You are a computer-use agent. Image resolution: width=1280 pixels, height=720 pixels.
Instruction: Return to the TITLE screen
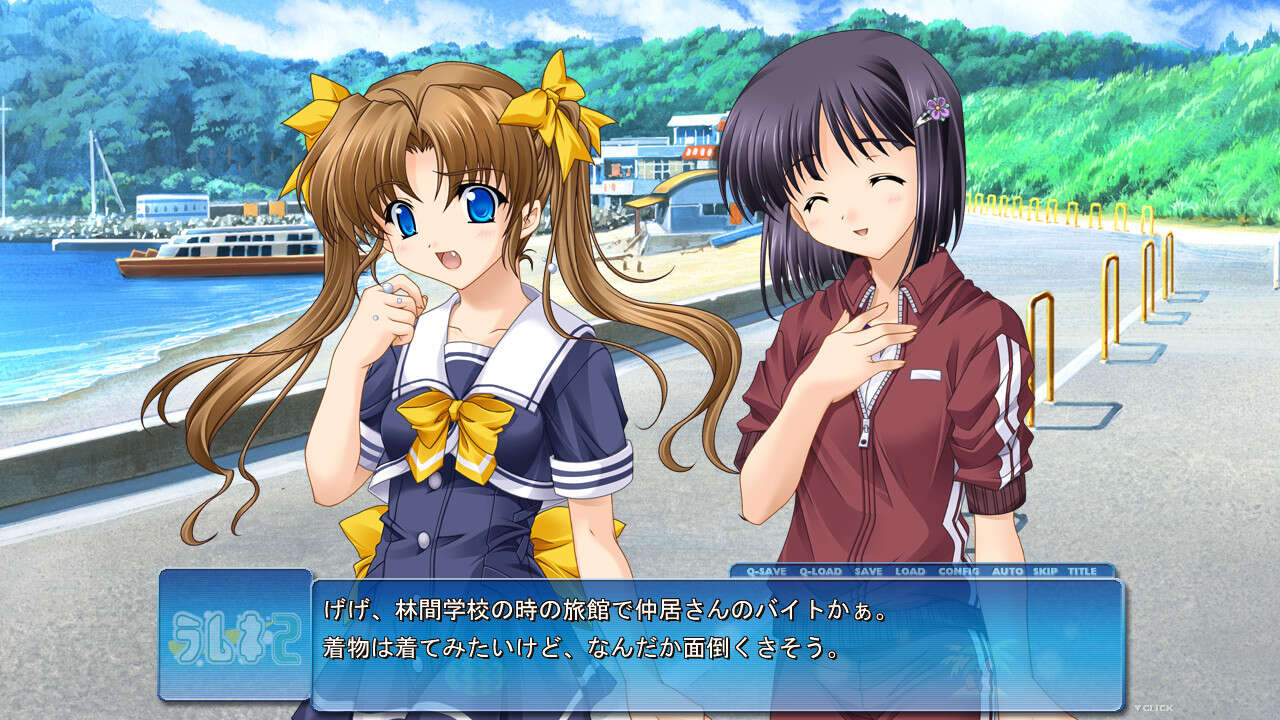point(1083,571)
